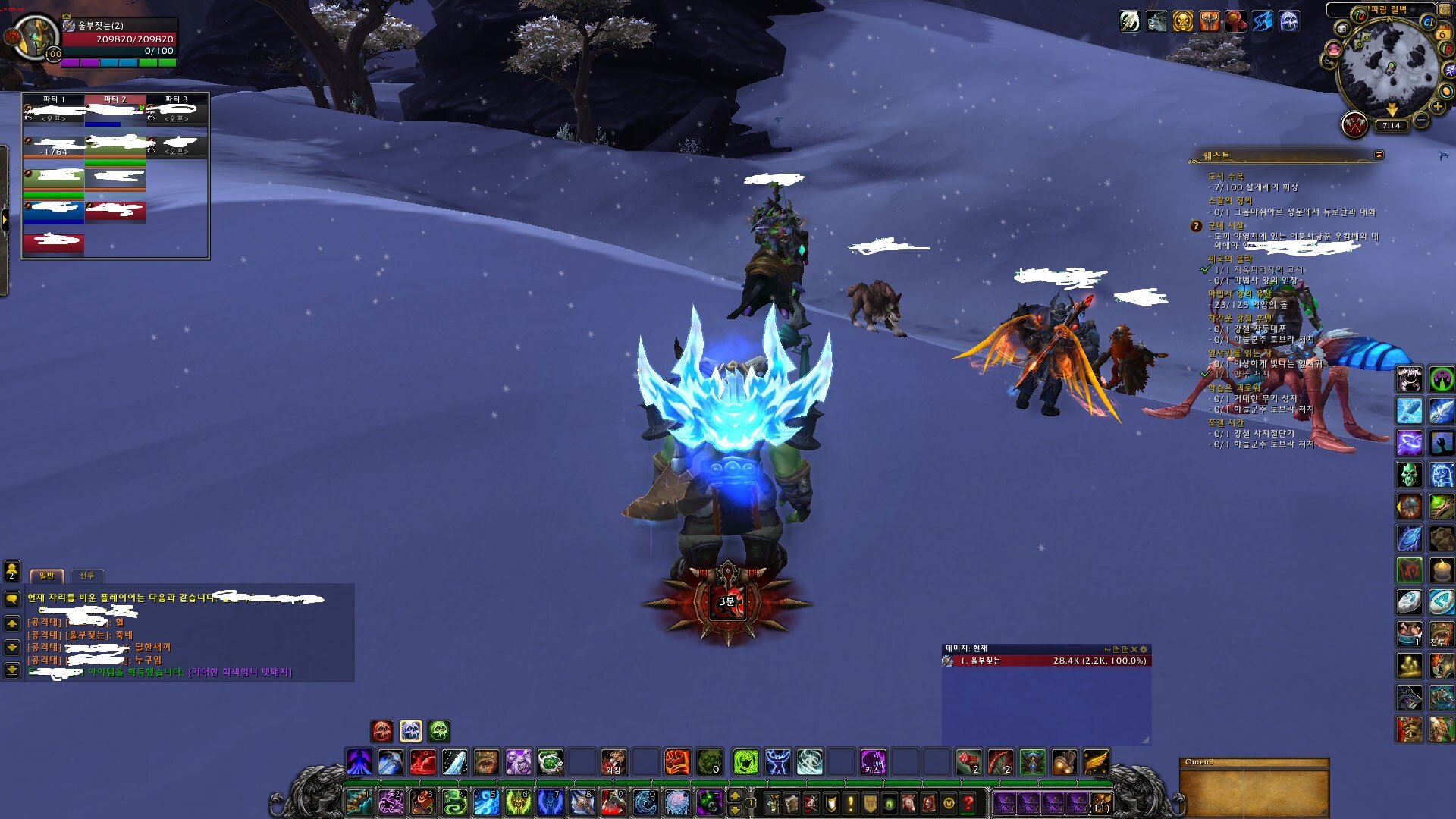Select the 울부짖는 row in damage meter
1456x819 pixels.
tap(1046, 661)
